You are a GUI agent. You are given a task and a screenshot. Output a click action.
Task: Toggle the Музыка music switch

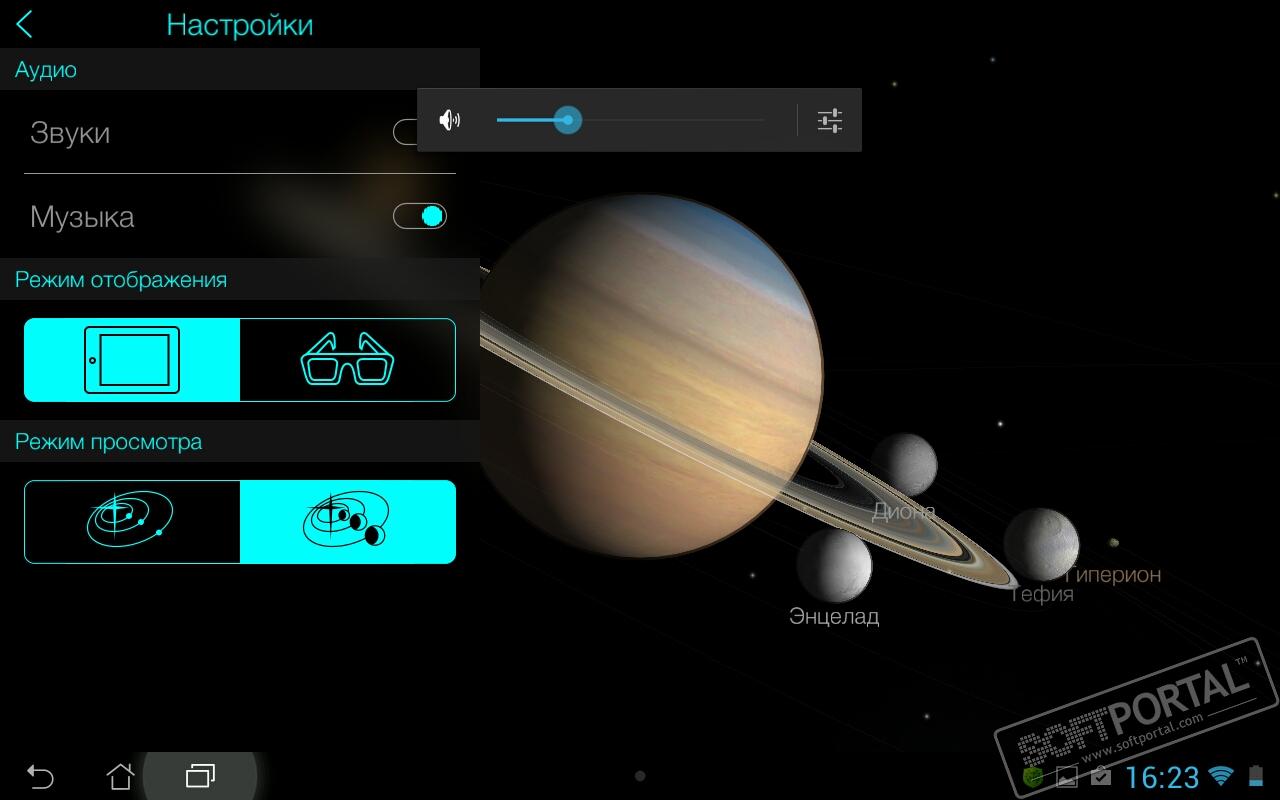pyautogui.click(x=420, y=216)
